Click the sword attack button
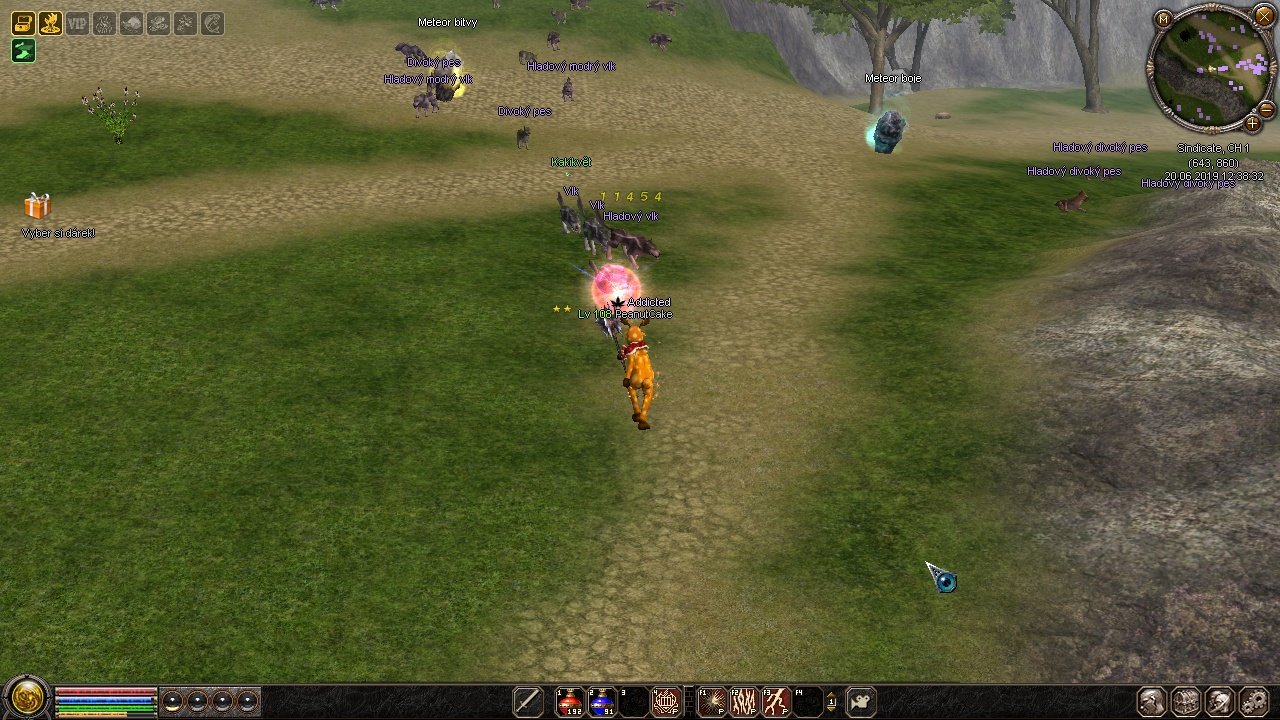1280x720 pixels. (527, 702)
